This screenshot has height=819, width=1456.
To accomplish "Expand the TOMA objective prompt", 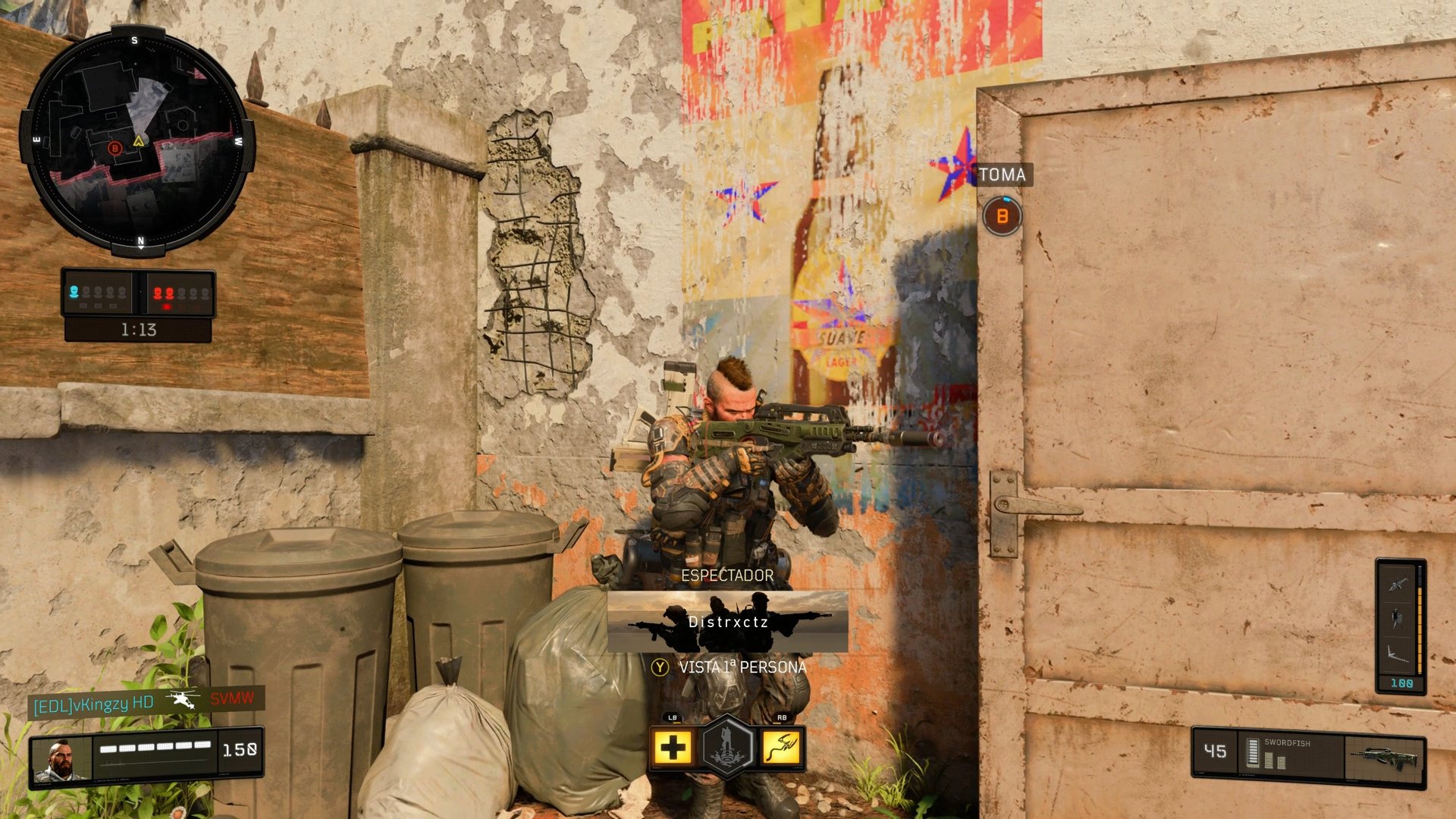I will 1003,175.
